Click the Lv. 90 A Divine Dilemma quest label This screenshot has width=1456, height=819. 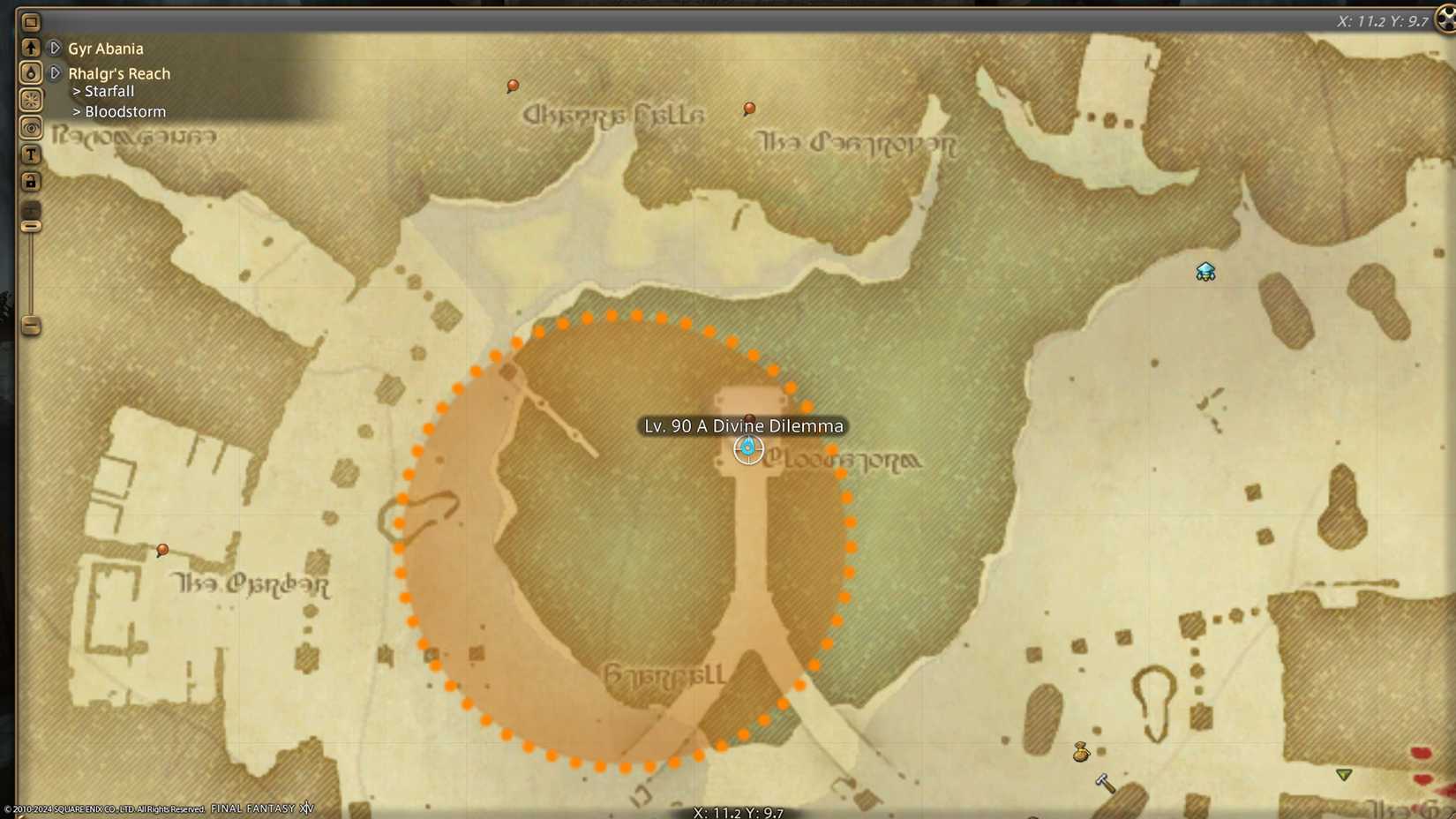[743, 425]
